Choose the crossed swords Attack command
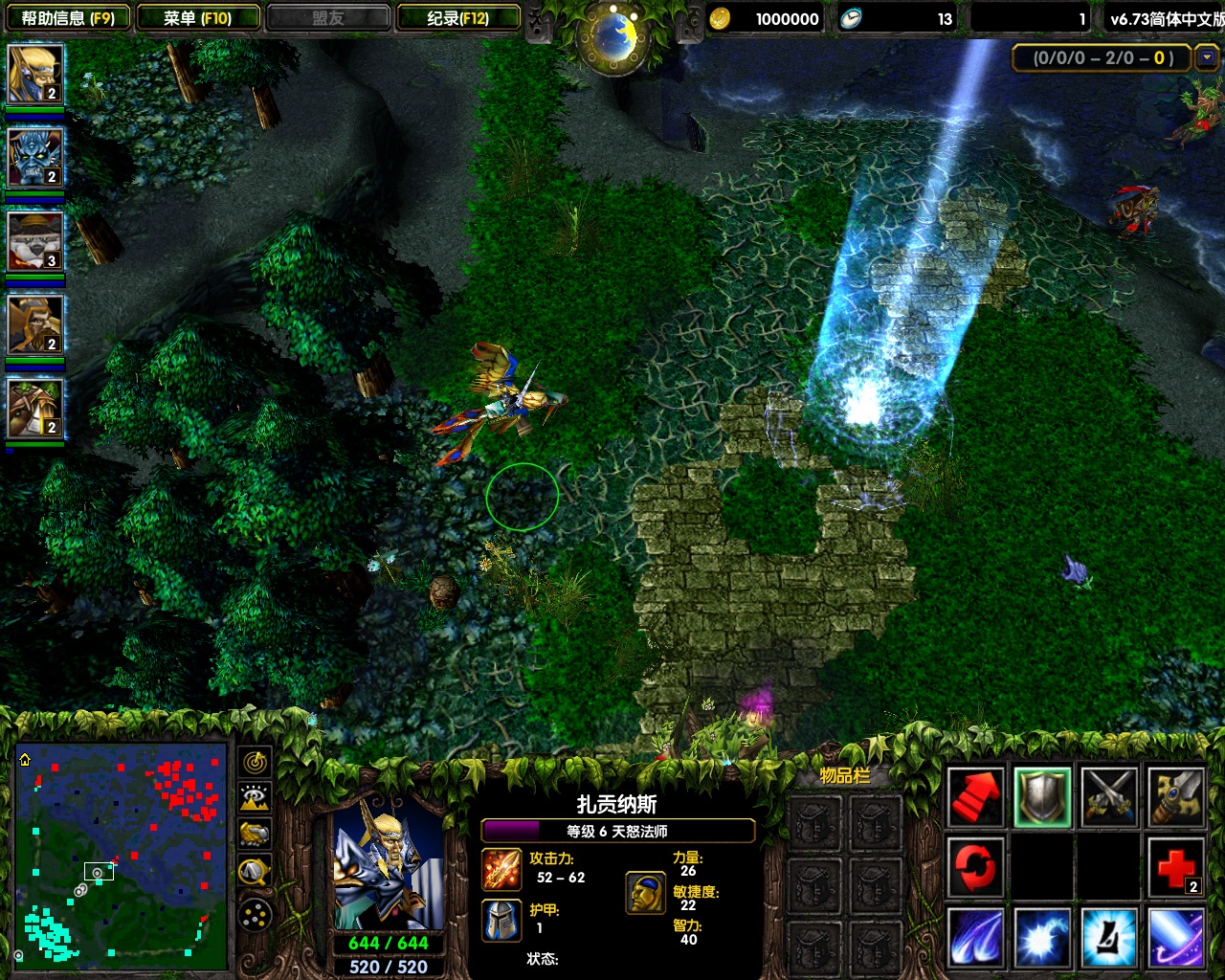The image size is (1225, 980). click(1109, 796)
